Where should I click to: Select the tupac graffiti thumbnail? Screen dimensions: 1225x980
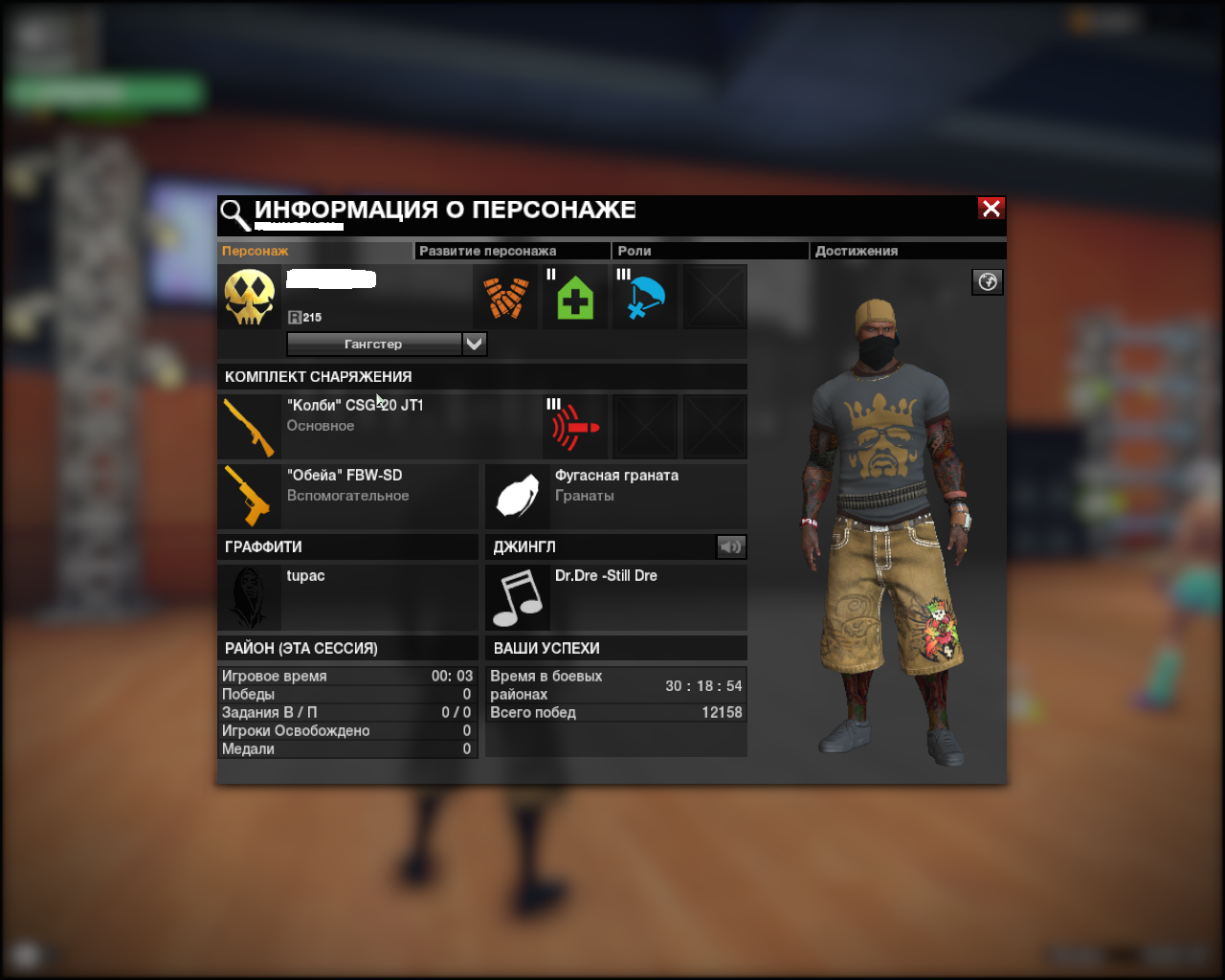pos(250,597)
